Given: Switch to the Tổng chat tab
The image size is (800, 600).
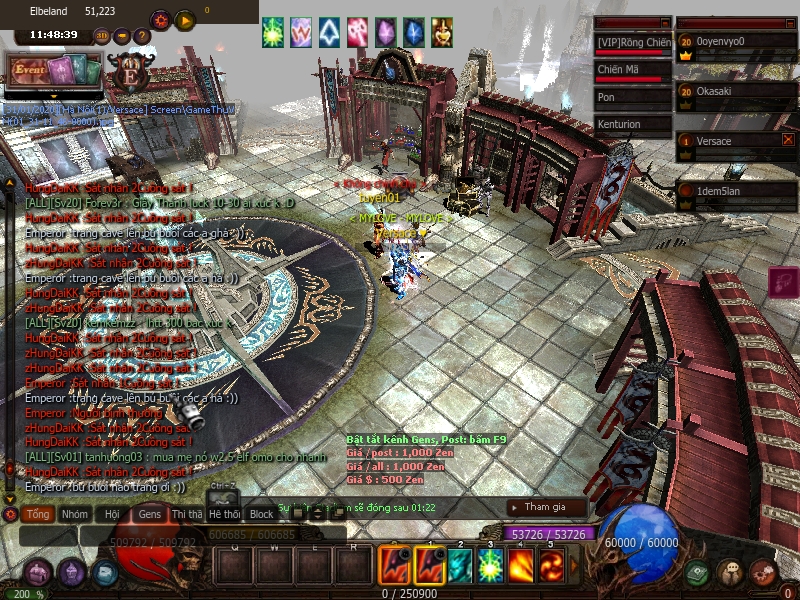Looking at the screenshot, I should point(39,513).
